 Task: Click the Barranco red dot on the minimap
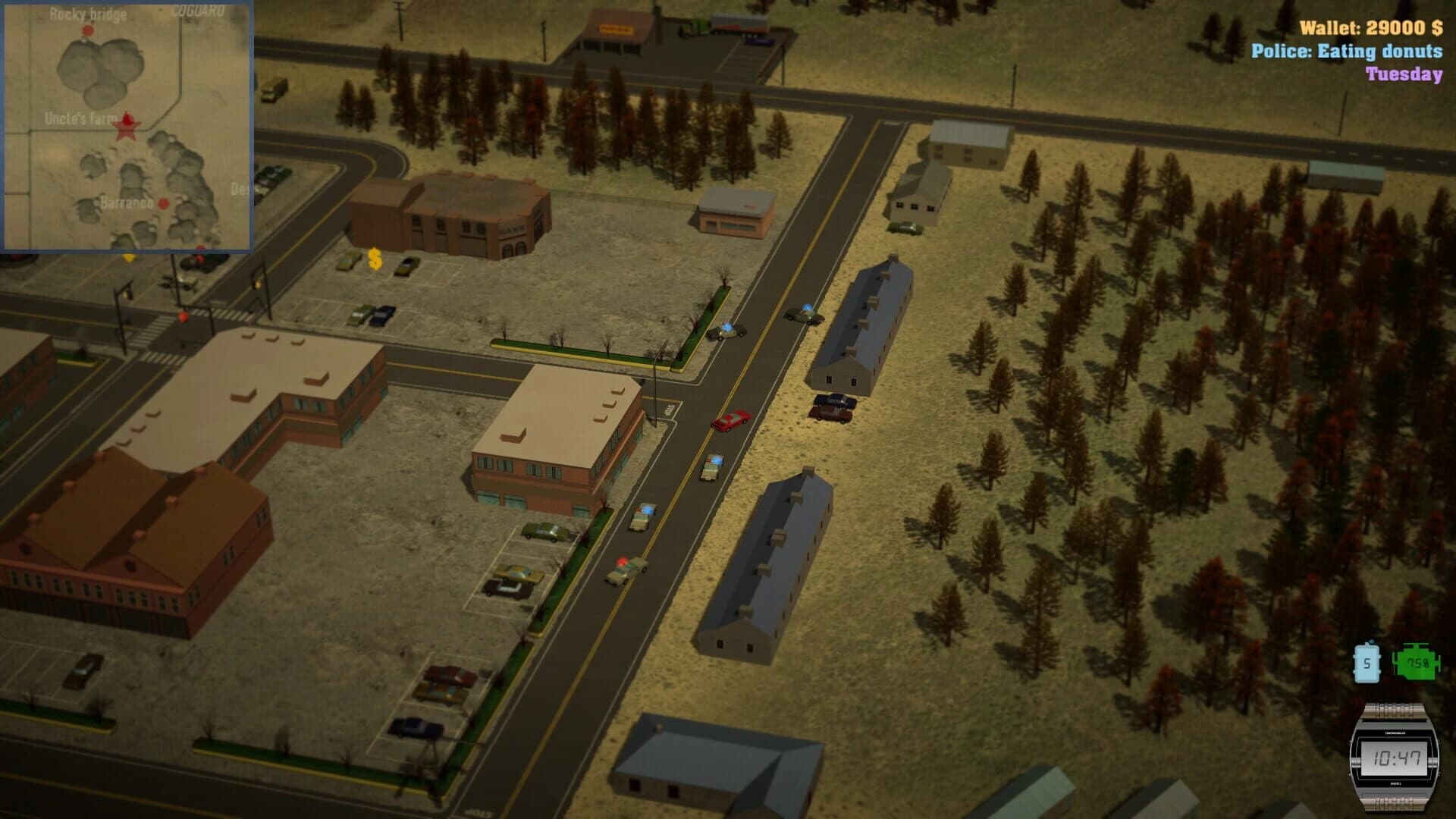162,203
